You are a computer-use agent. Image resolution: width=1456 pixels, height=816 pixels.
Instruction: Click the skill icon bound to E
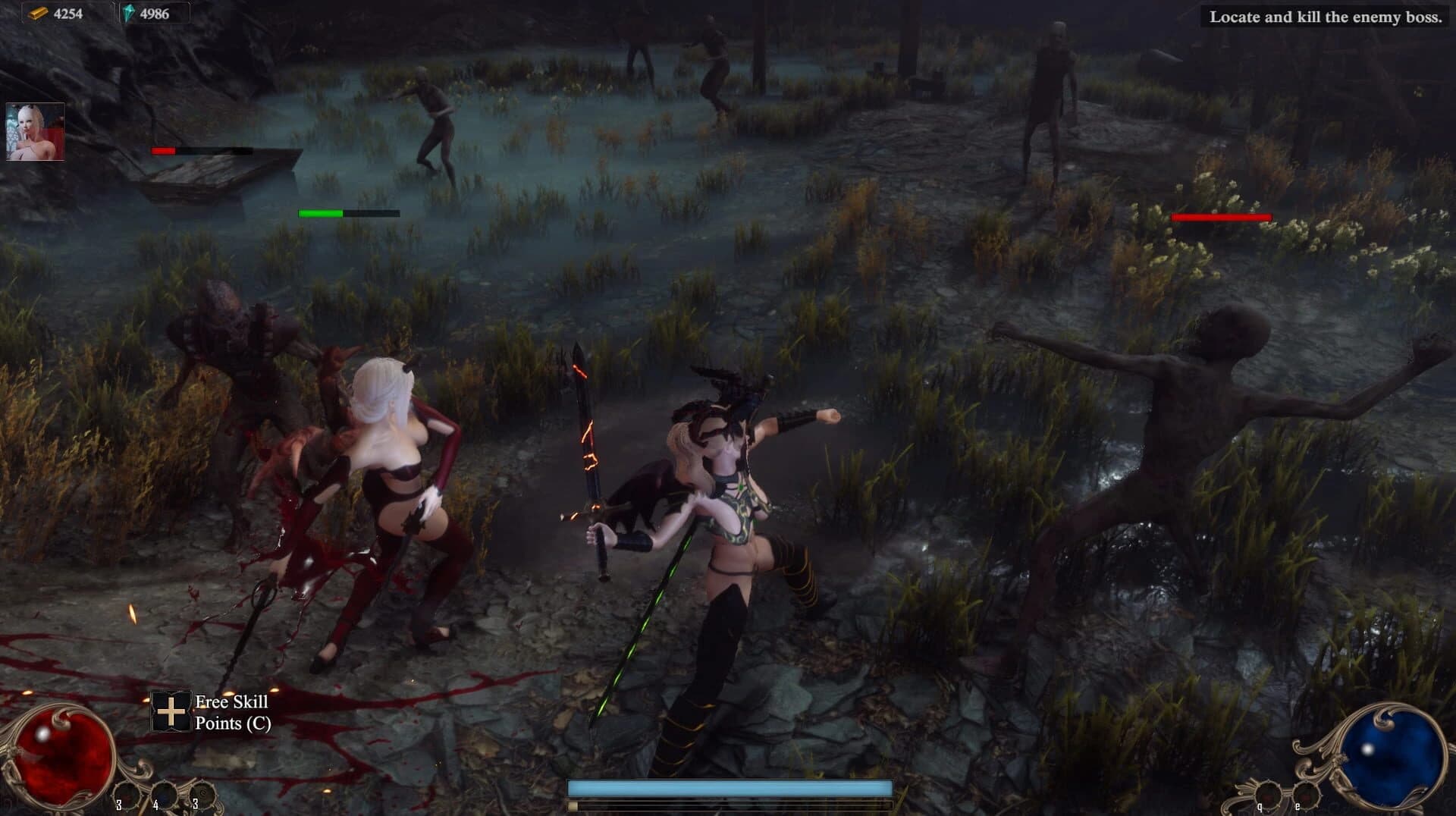[1306, 795]
